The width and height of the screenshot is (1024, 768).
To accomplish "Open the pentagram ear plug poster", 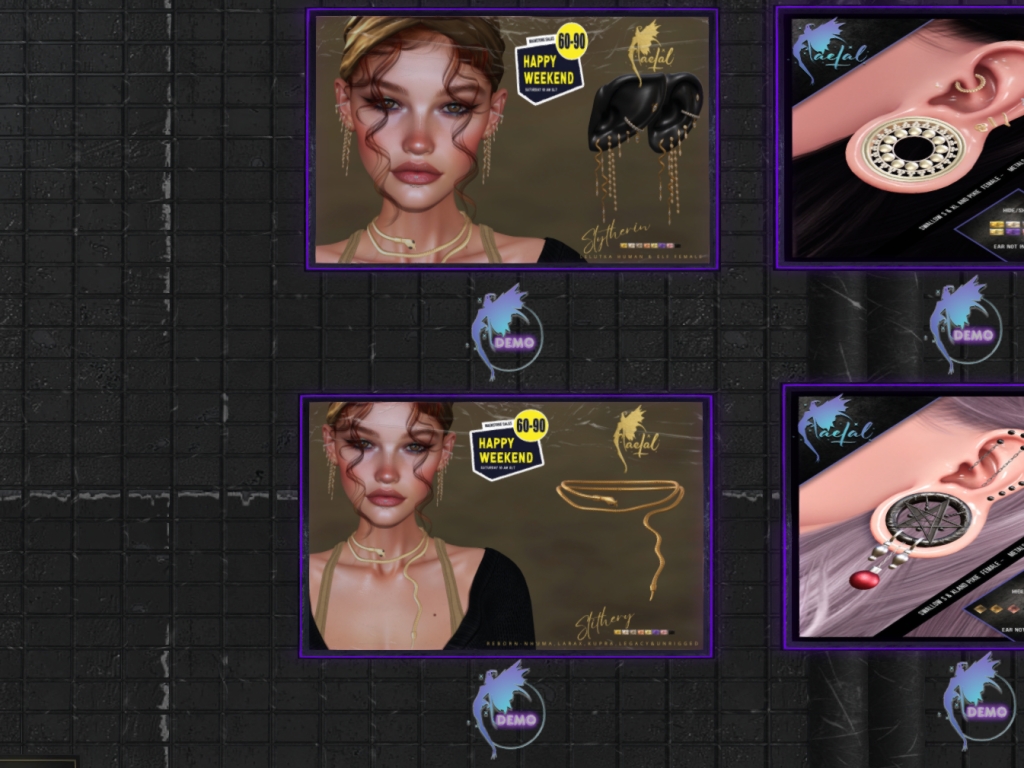I will click(906, 516).
